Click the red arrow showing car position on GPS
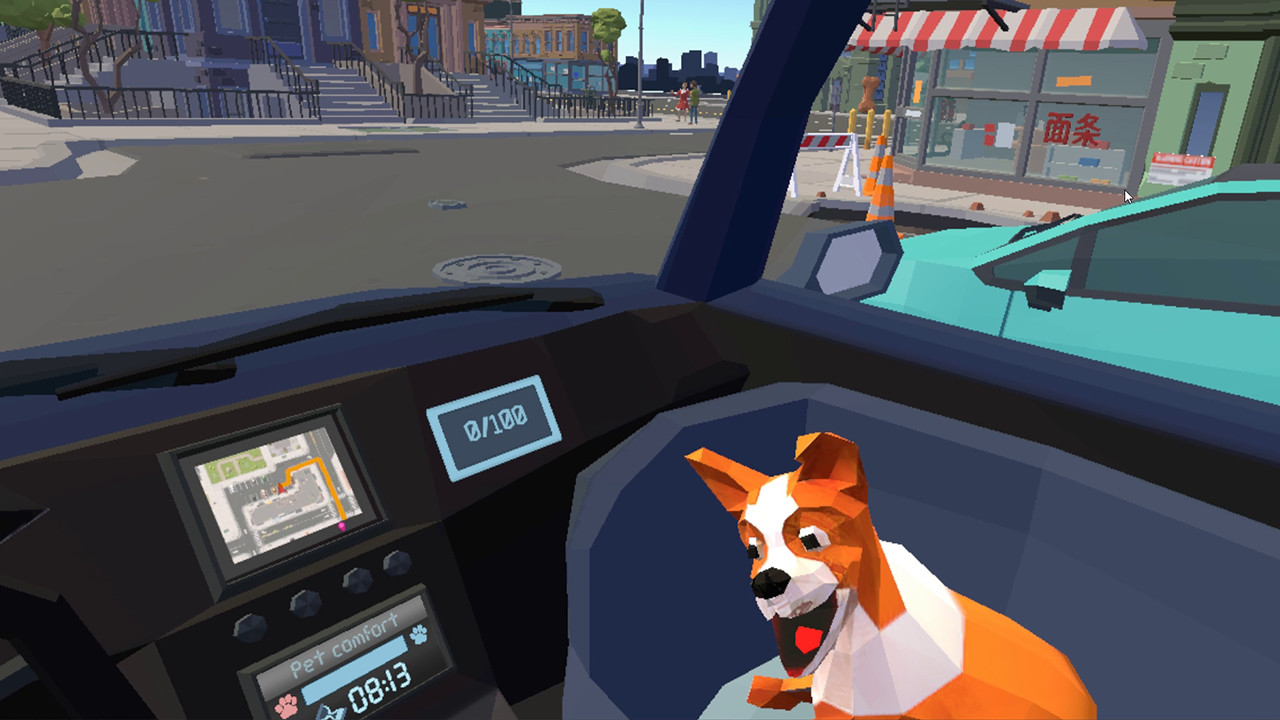The height and width of the screenshot is (720, 1280). 281,488
